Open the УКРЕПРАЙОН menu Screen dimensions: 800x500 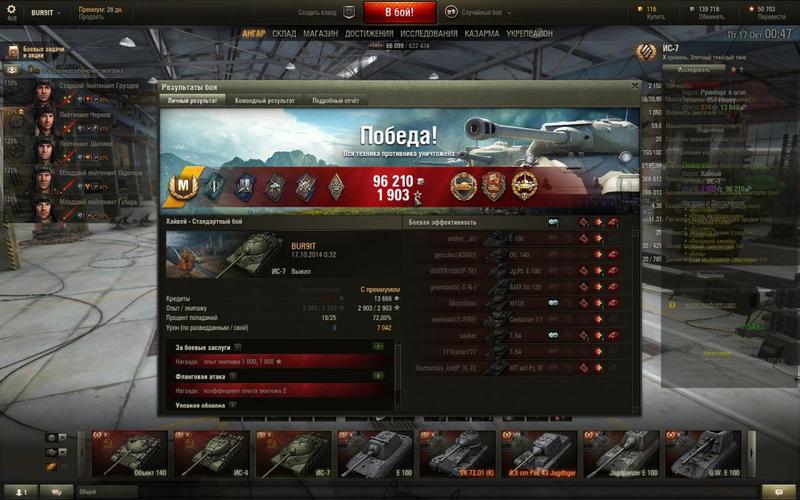point(531,33)
